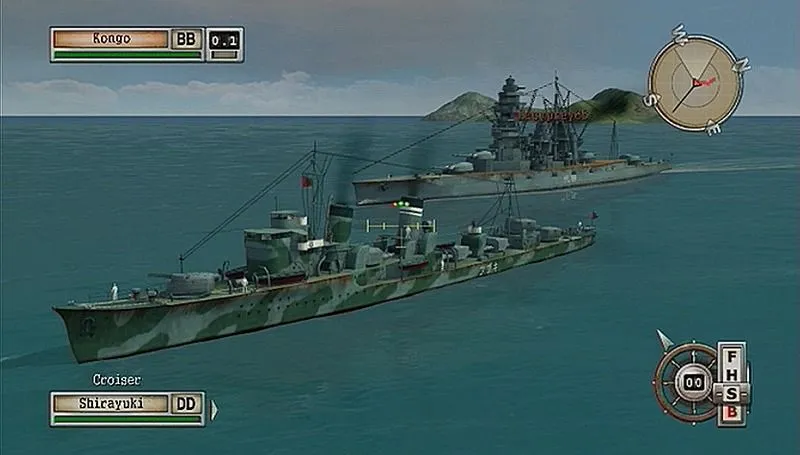Screen dimensions: 800x455
Task: Click the DD ship class badge
Action: click(x=187, y=403)
